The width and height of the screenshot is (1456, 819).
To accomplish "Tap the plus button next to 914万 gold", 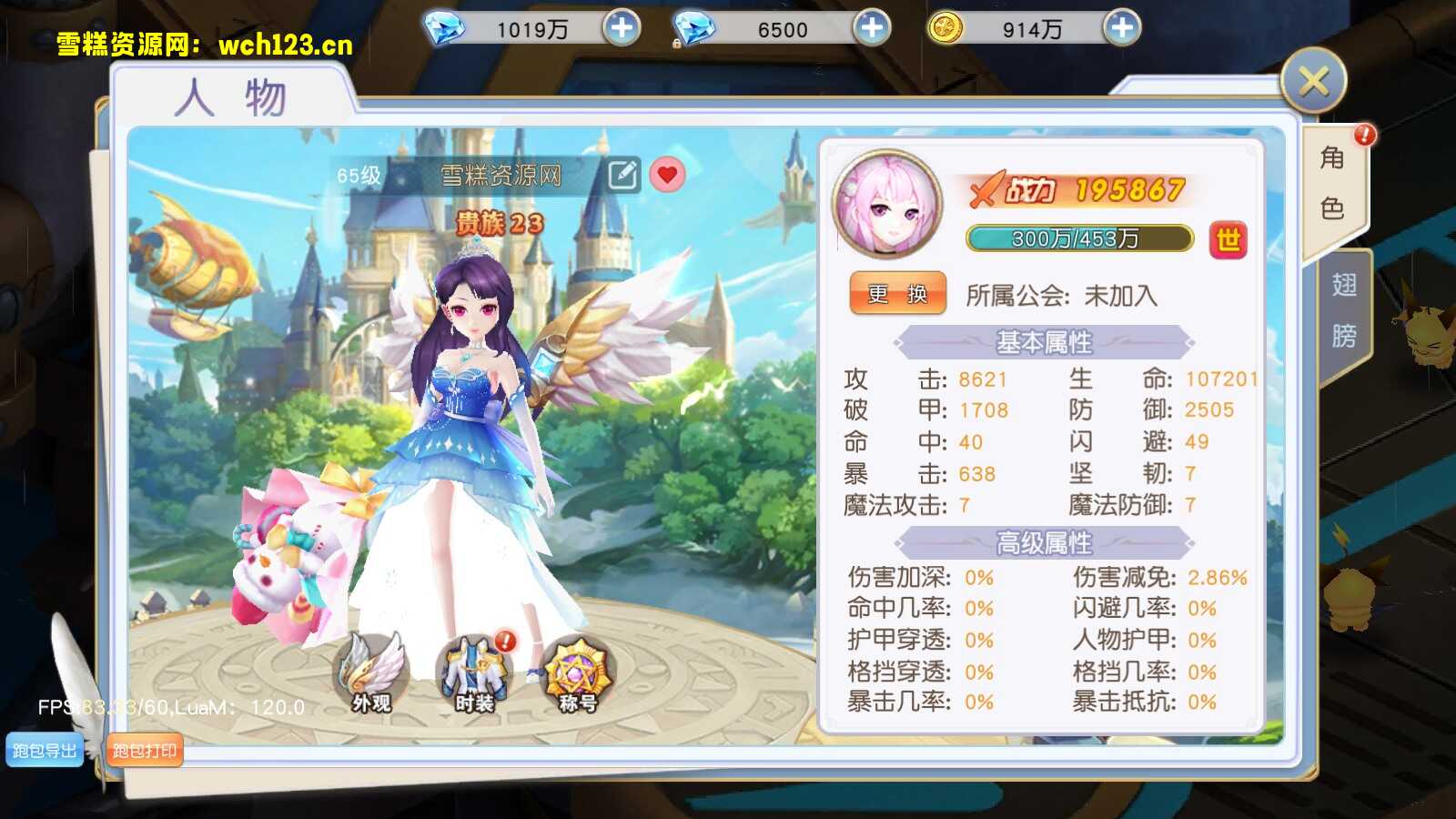I will [x=1122, y=28].
